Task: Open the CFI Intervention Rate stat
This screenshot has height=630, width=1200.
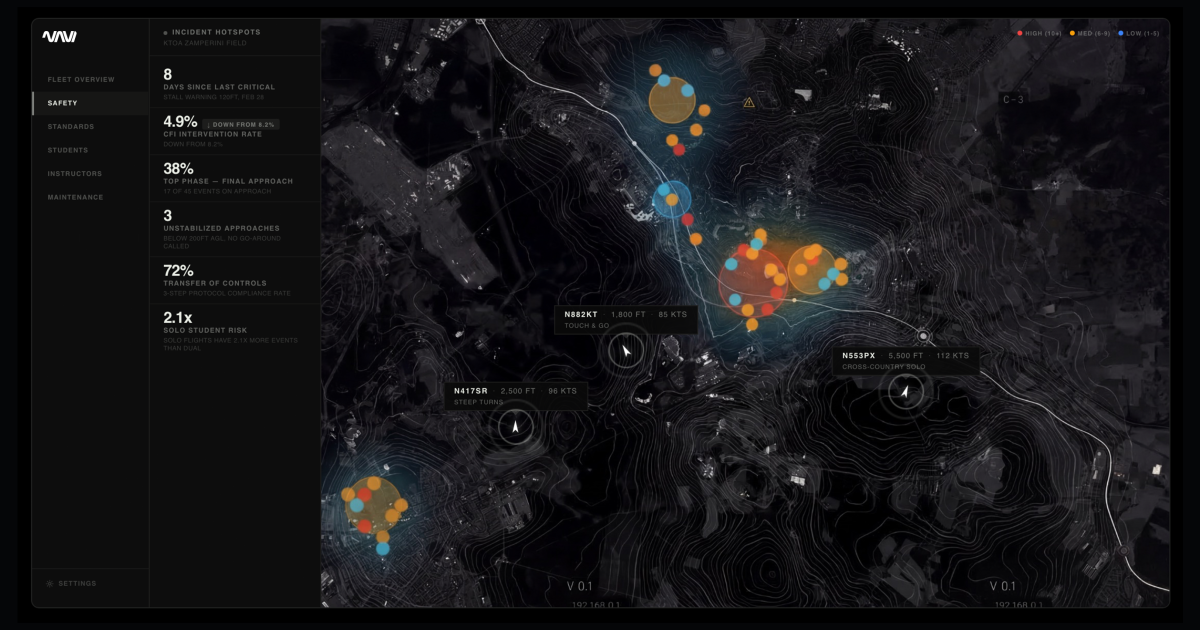Action: pyautogui.click(x=234, y=131)
